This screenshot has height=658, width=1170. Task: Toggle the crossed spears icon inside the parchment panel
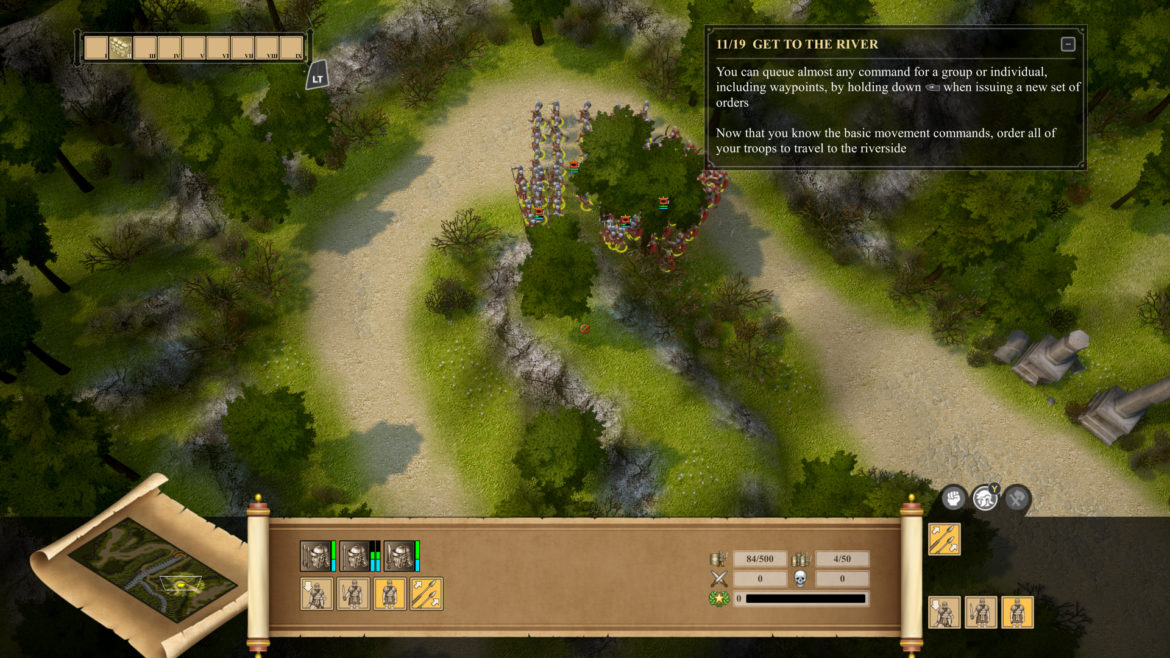point(426,594)
